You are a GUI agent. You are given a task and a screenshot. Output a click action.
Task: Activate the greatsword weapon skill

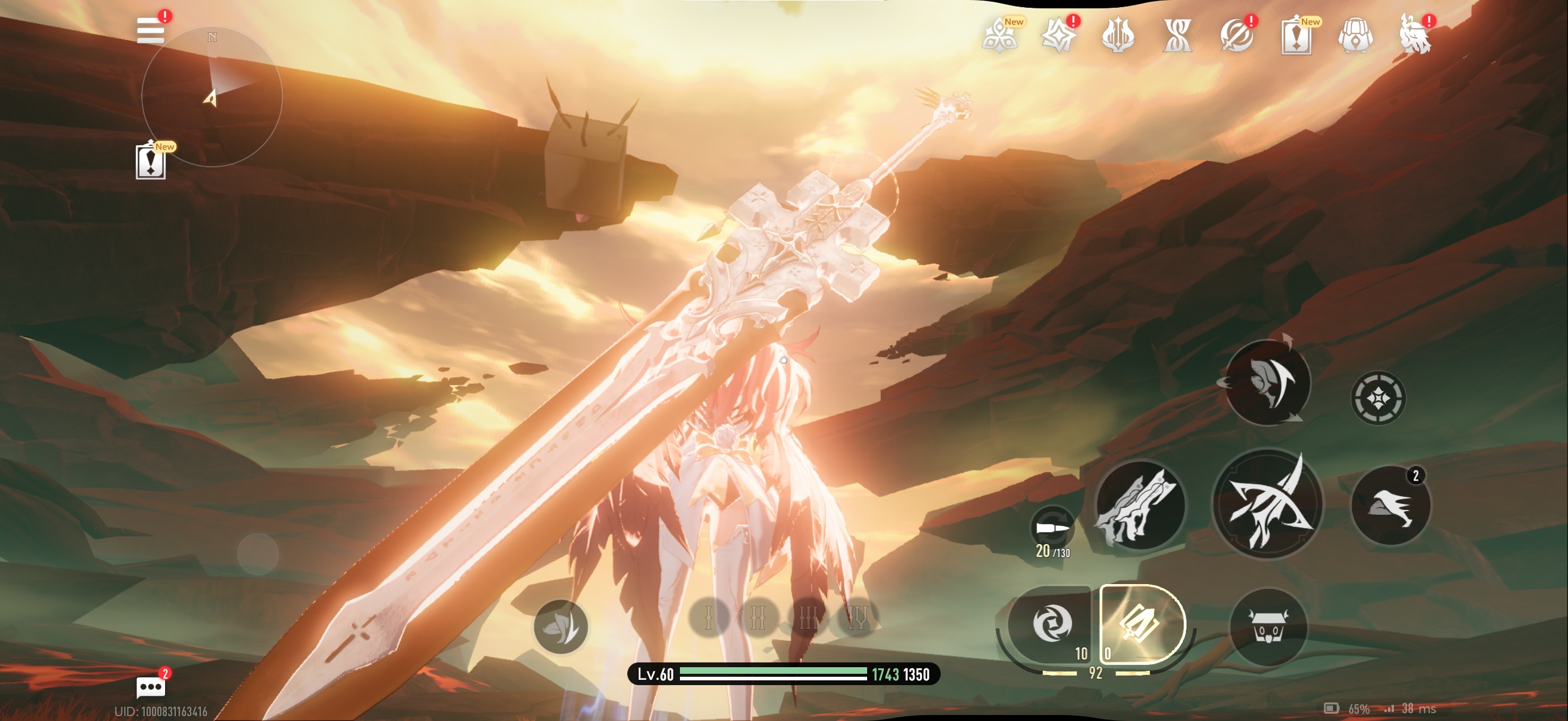(1139, 505)
